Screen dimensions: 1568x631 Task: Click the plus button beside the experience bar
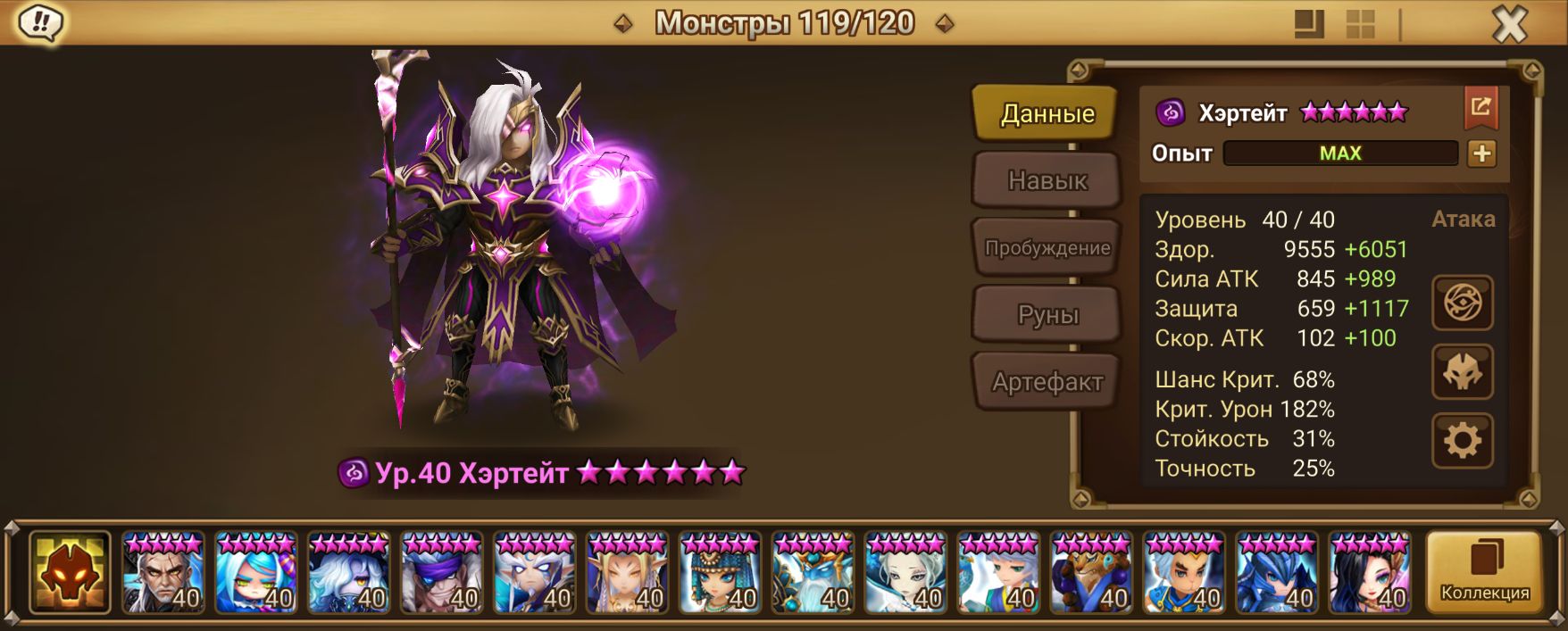(x=1481, y=154)
